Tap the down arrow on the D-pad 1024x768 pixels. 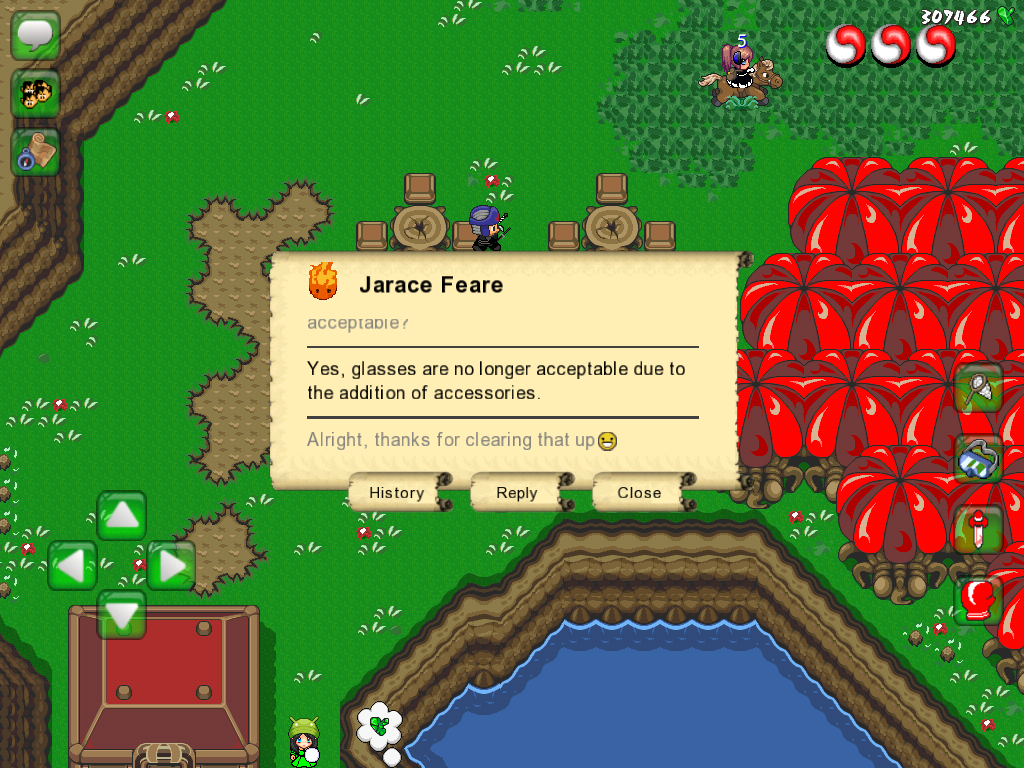click(122, 614)
